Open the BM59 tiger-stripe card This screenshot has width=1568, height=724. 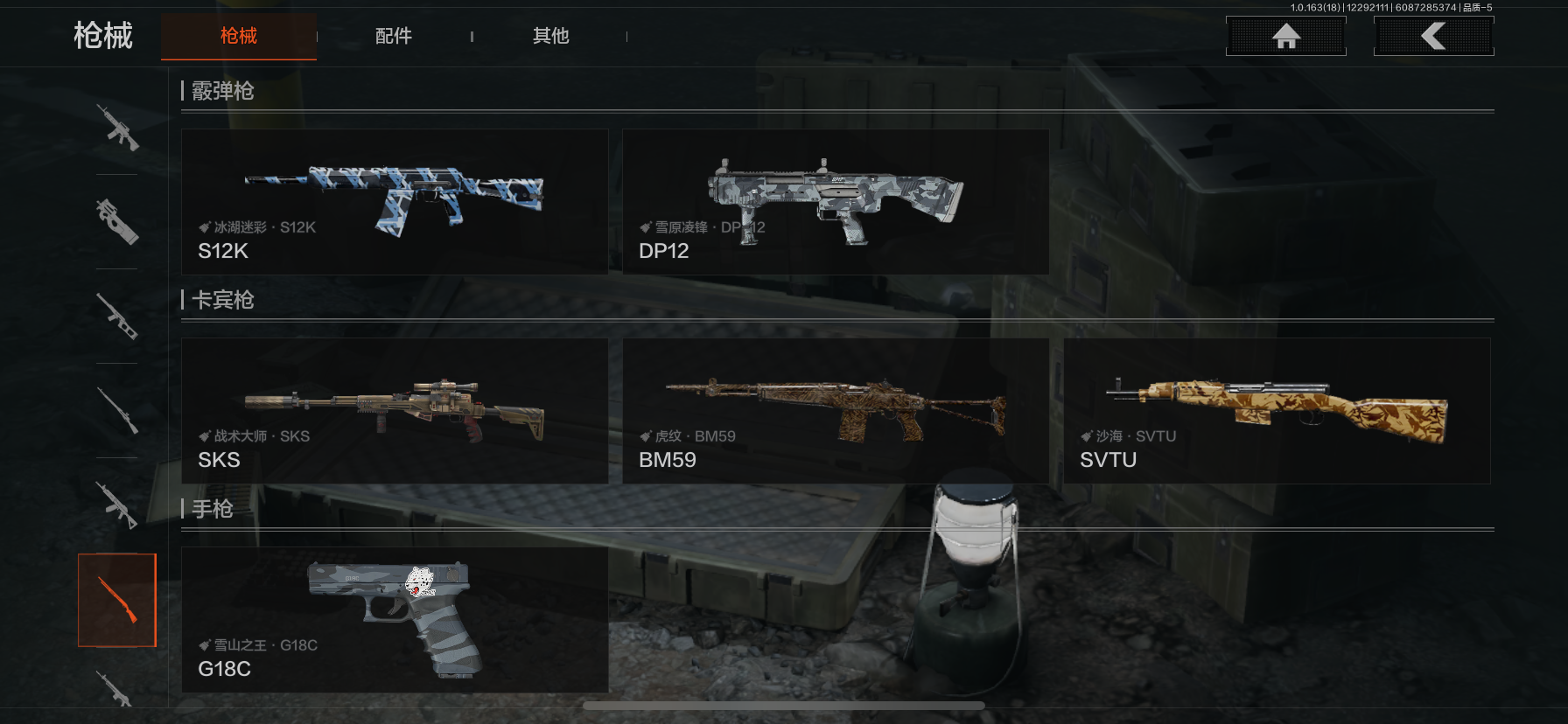click(x=836, y=411)
